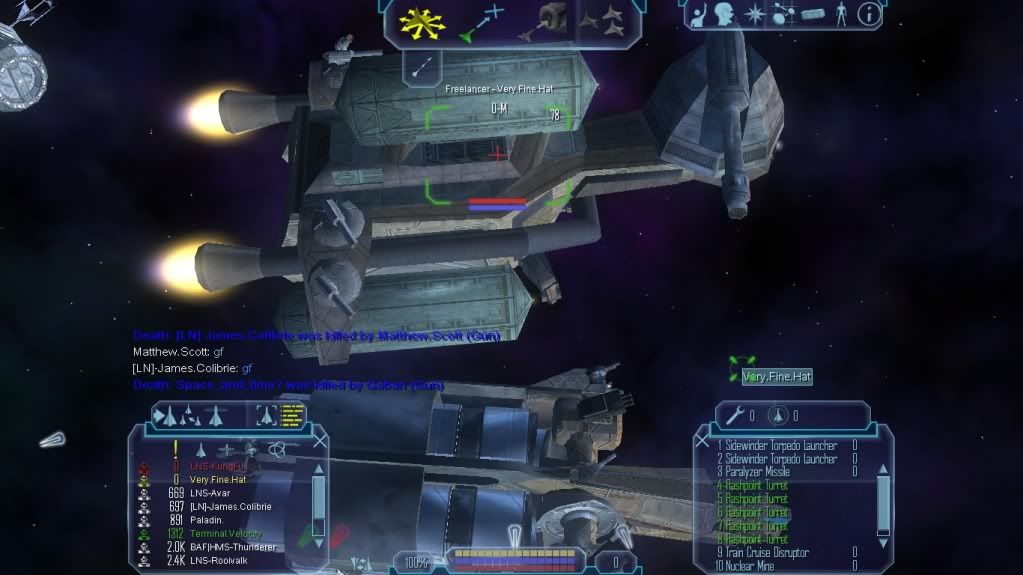Select Paladin. from the contact list
The image size is (1023, 575).
point(207,520)
